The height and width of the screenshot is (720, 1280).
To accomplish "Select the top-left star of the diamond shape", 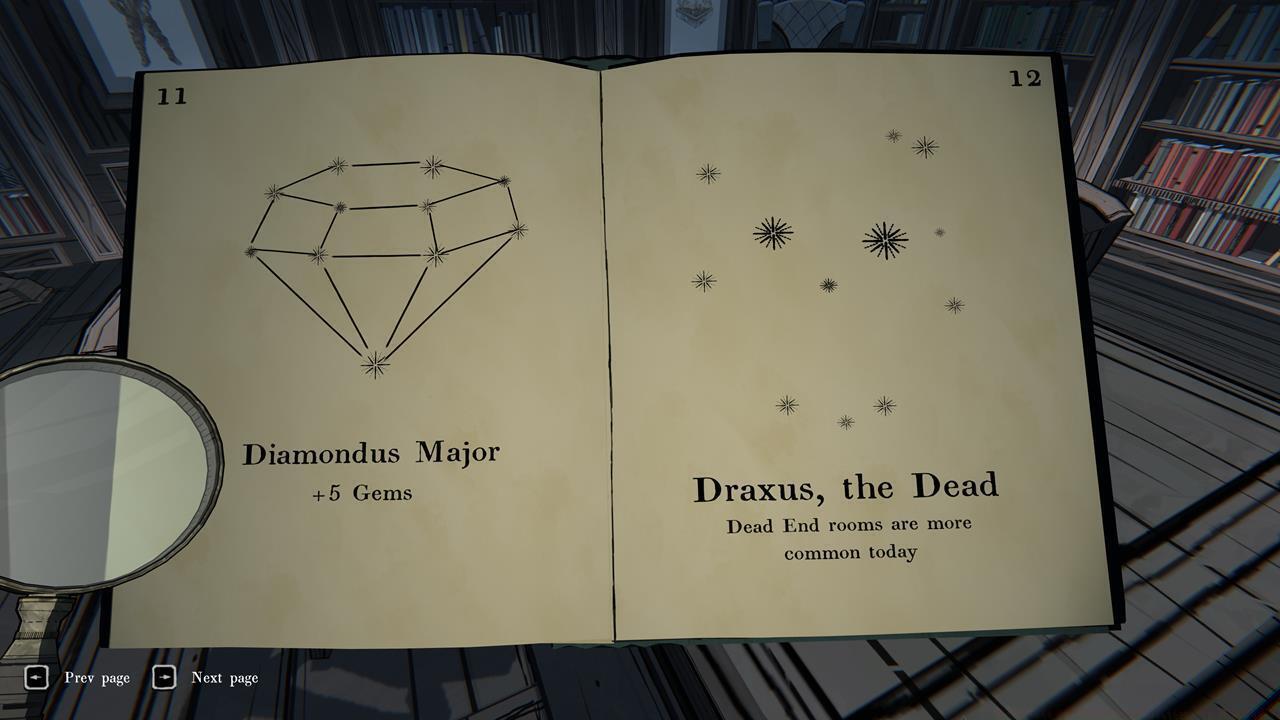I will (337, 164).
